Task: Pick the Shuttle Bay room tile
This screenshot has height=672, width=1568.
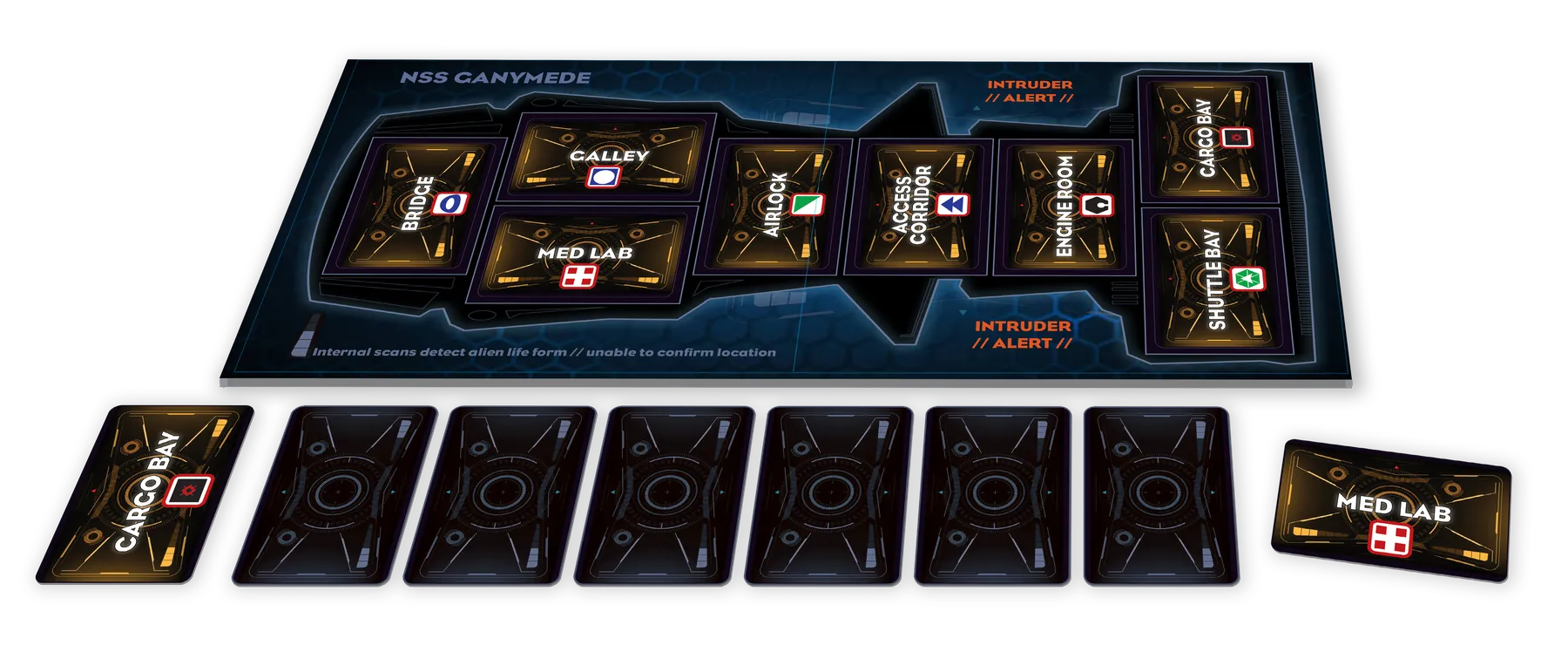Action: tap(1217, 281)
